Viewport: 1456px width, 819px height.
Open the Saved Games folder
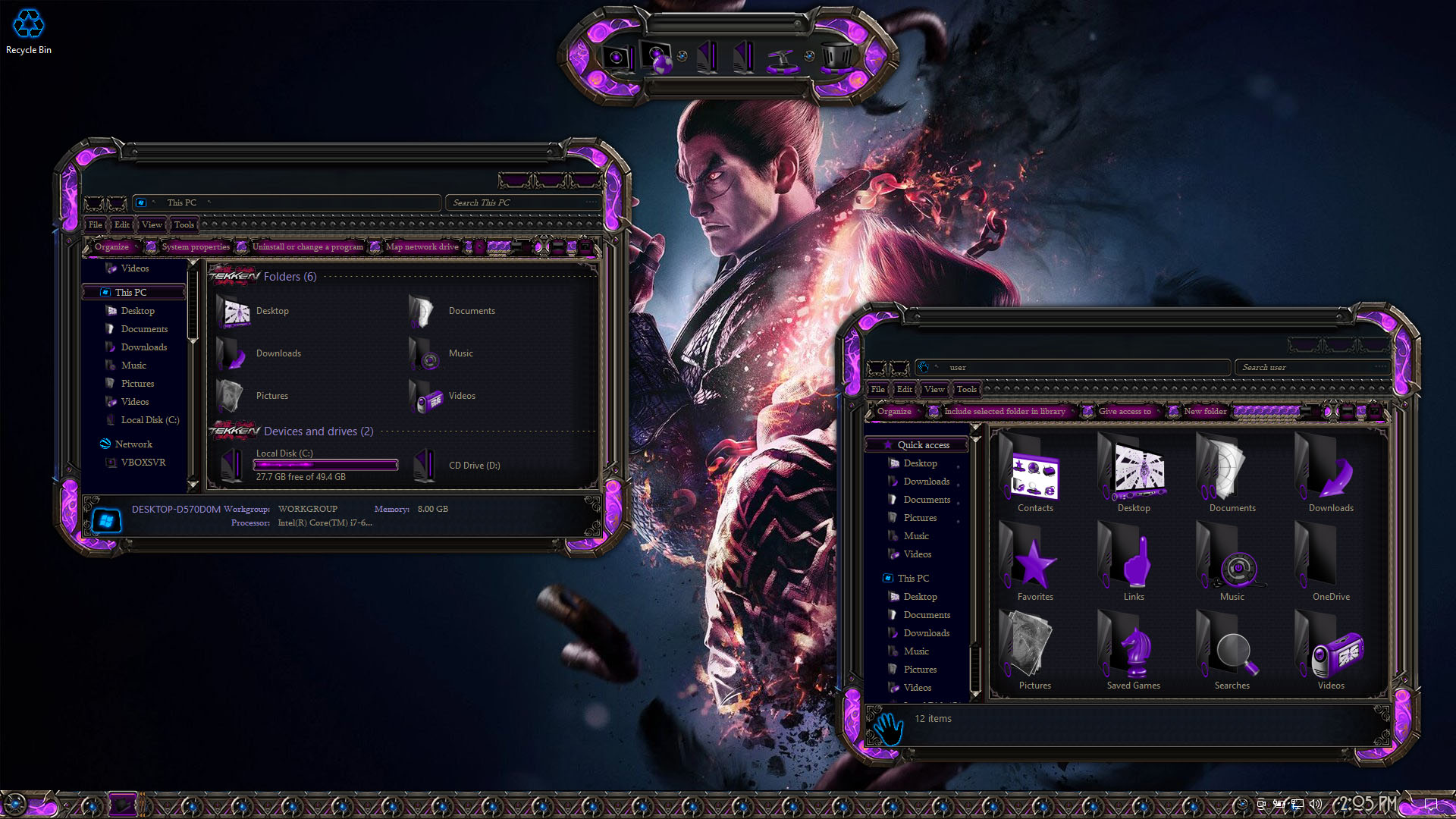click(1134, 655)
